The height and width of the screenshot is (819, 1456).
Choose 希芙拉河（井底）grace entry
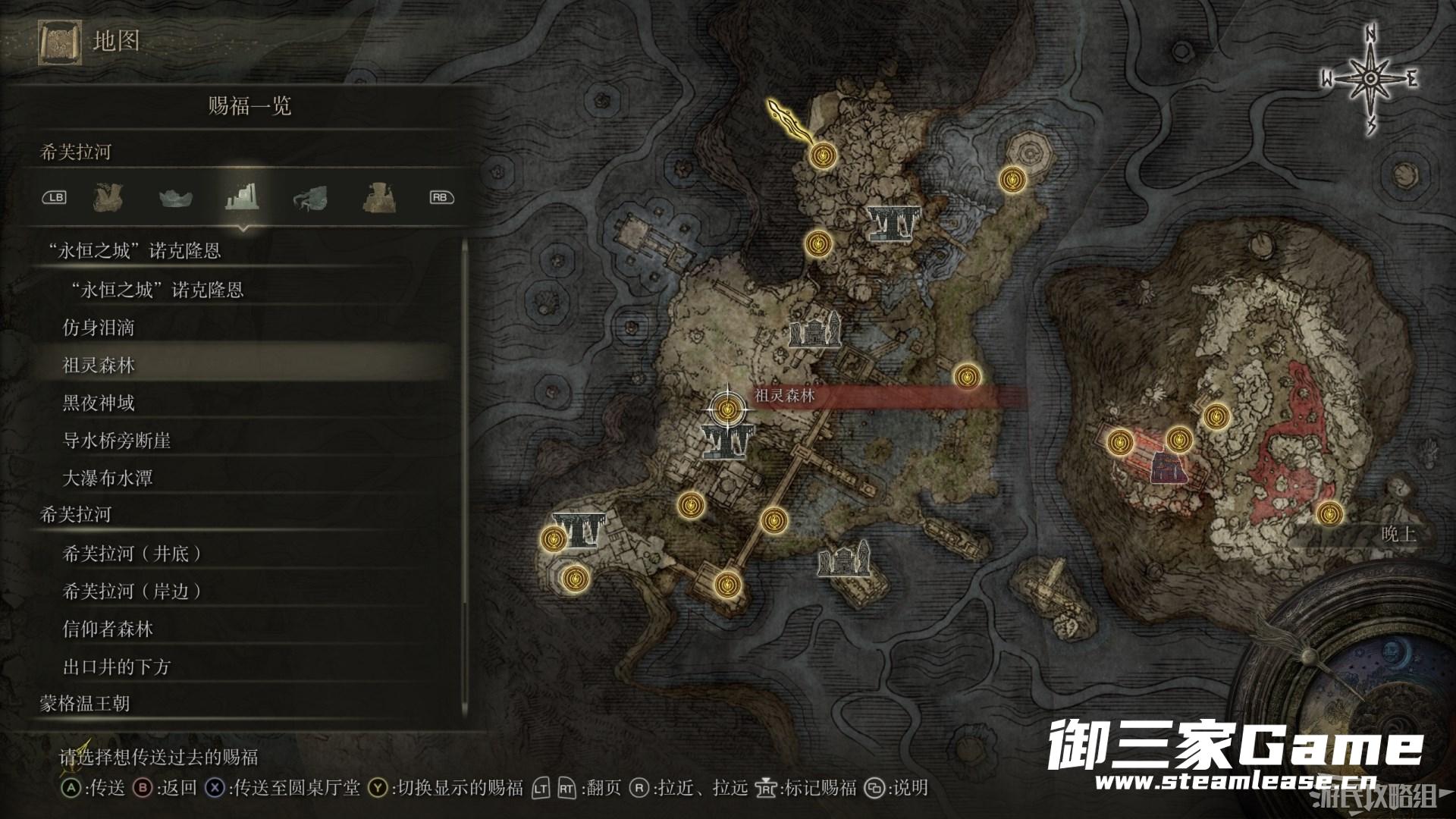[x=132, y=554]
